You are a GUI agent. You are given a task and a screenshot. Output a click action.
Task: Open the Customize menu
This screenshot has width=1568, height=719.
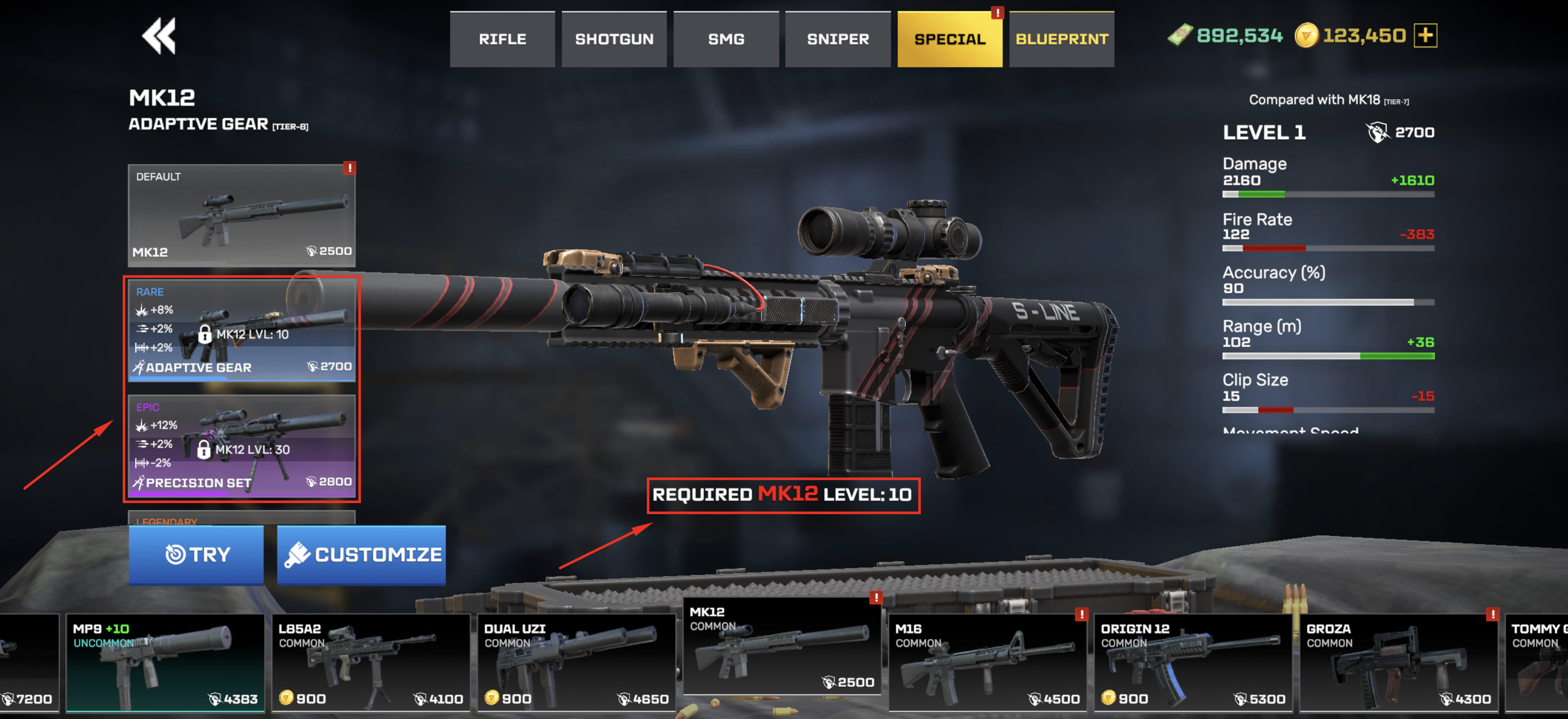[362, 555]
